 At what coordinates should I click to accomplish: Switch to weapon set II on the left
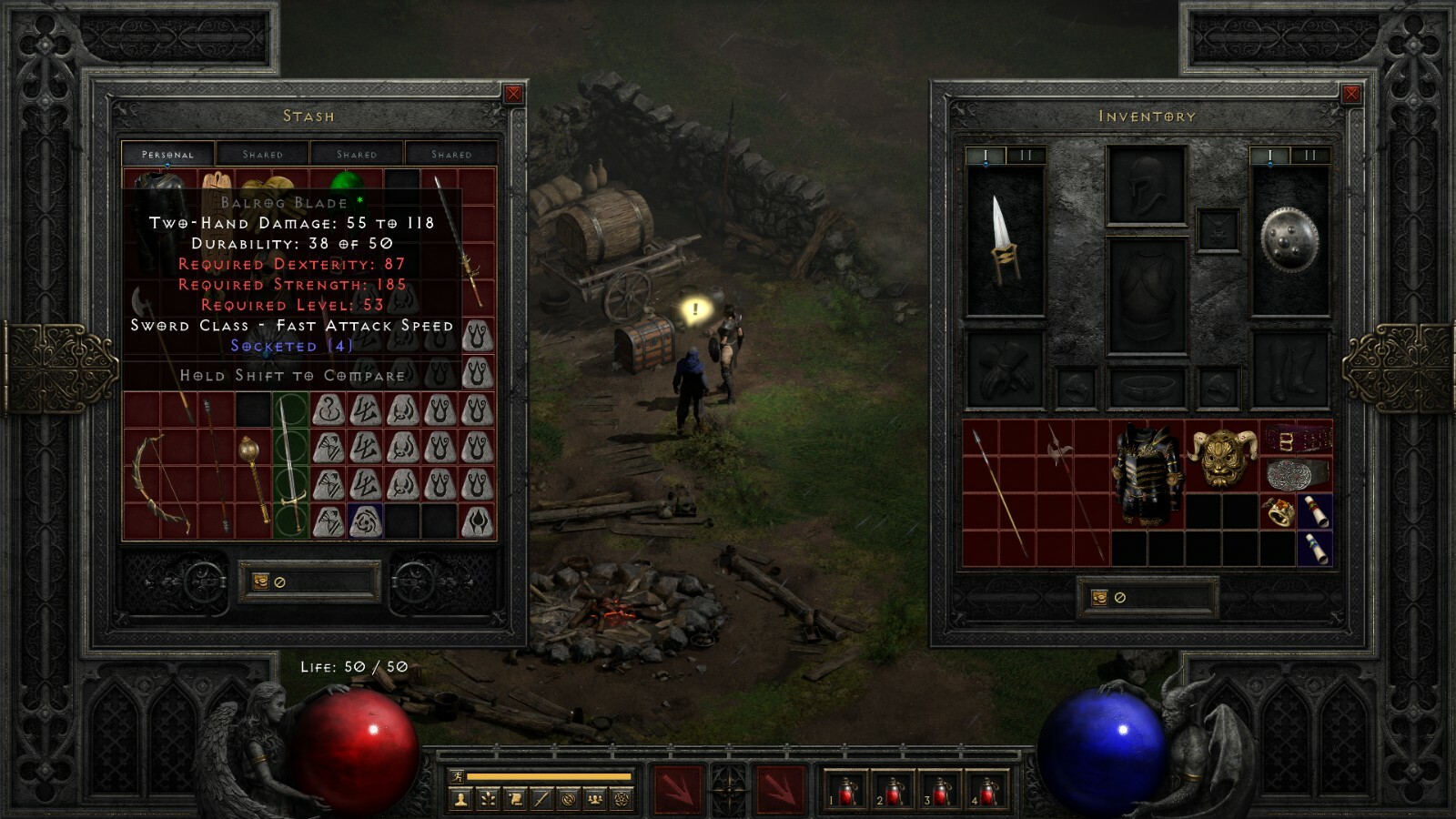pyautogui.click(x=1026, y=155)
